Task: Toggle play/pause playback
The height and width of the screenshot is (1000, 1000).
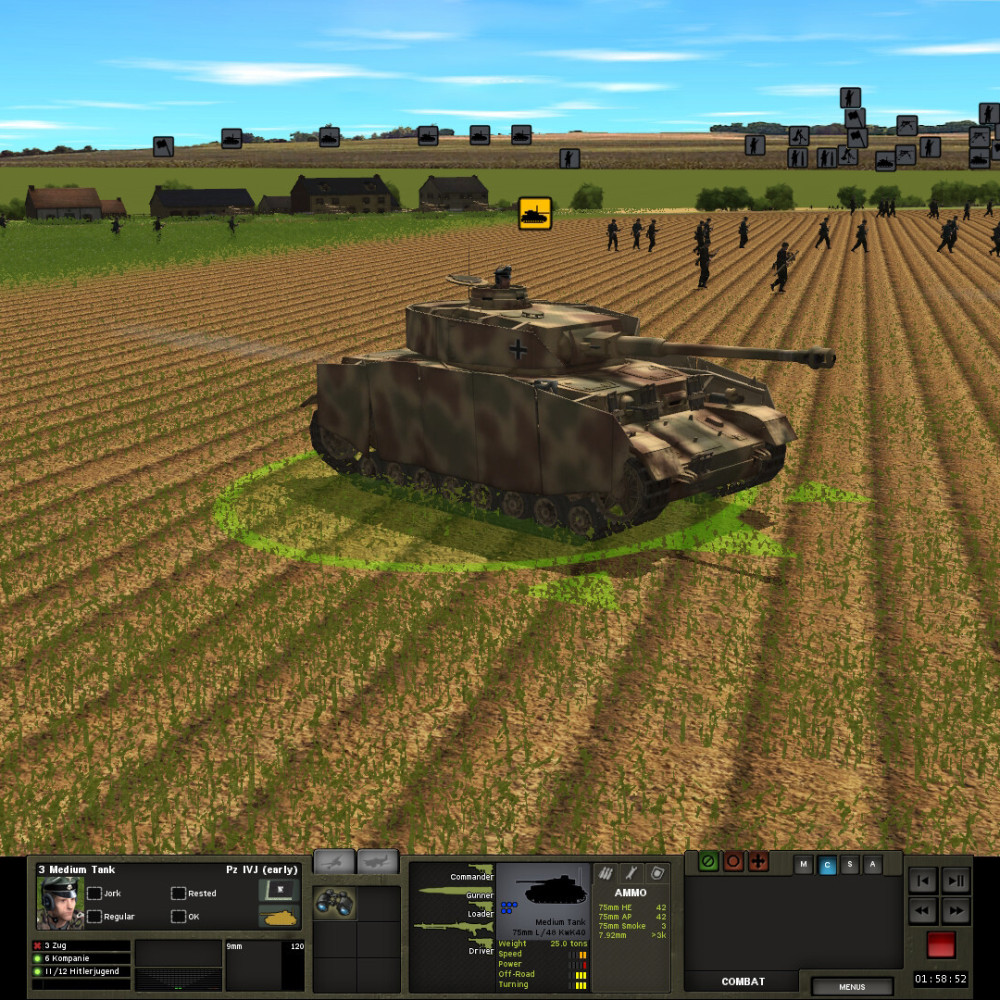Action: point(956,881)
